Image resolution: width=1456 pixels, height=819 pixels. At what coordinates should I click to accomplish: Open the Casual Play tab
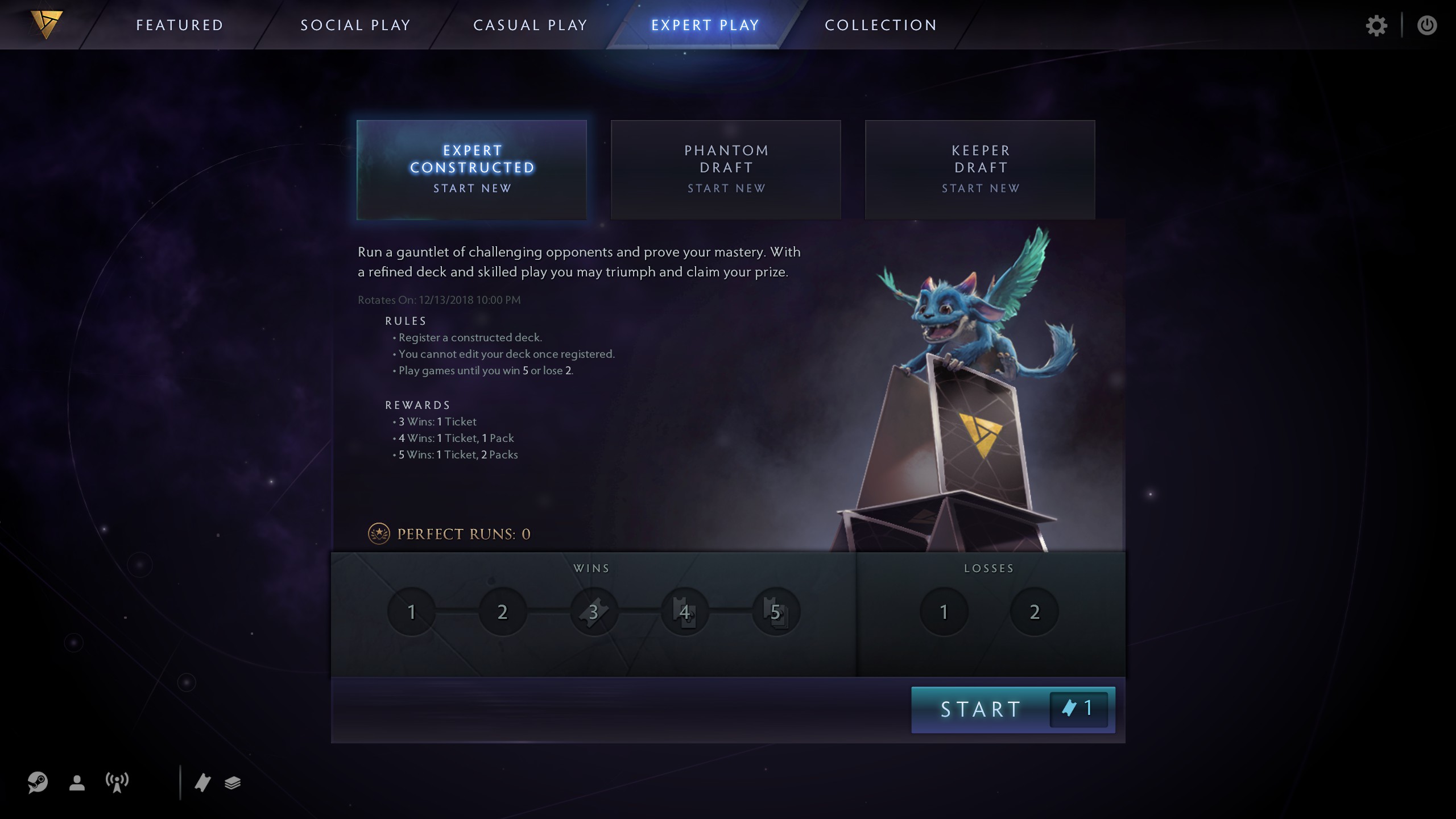click(x=530, y=24)
